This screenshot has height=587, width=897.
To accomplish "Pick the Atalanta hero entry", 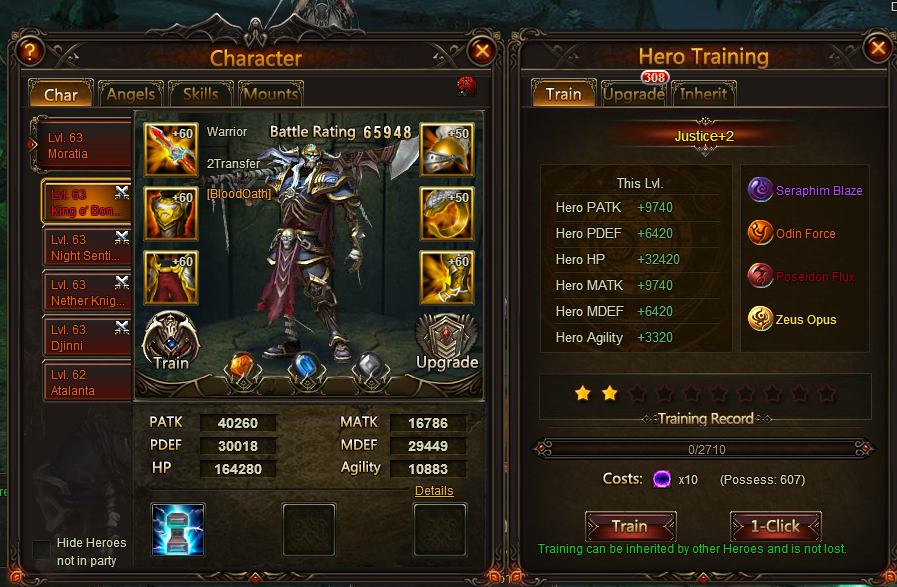I will pyautogui.click(x=87, y=382).
